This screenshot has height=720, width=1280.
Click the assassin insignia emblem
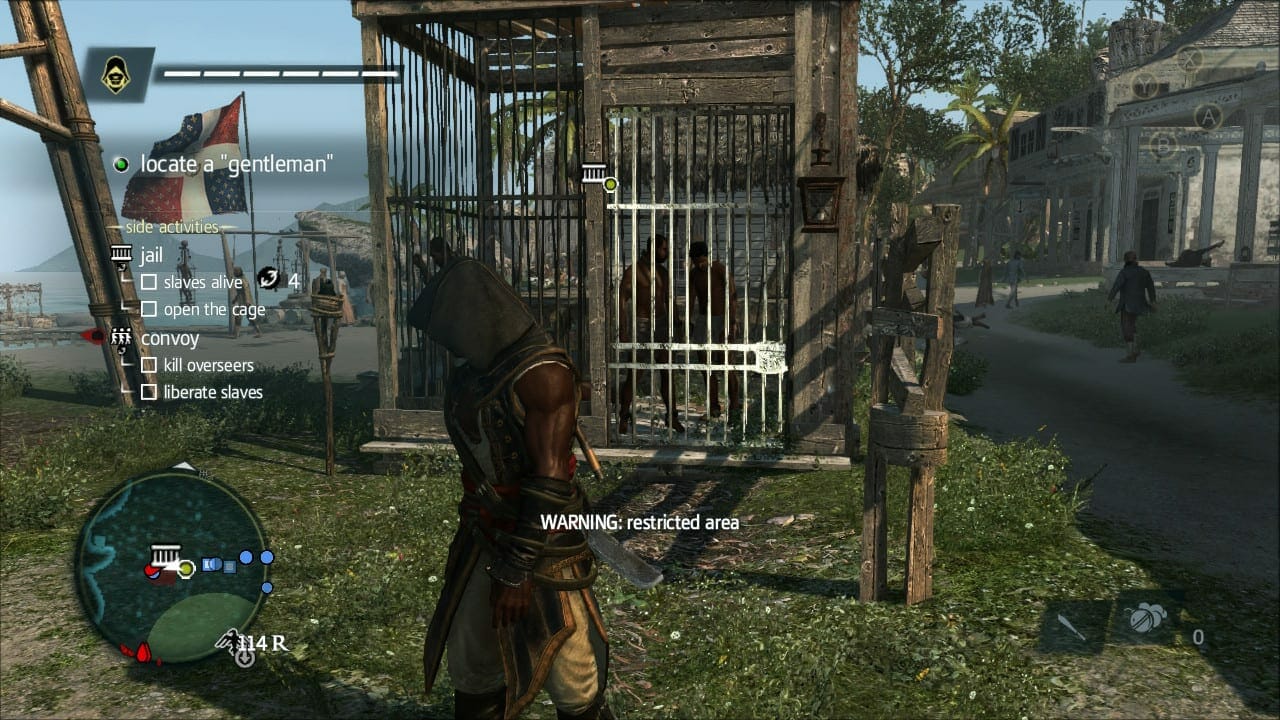(117, 74)
